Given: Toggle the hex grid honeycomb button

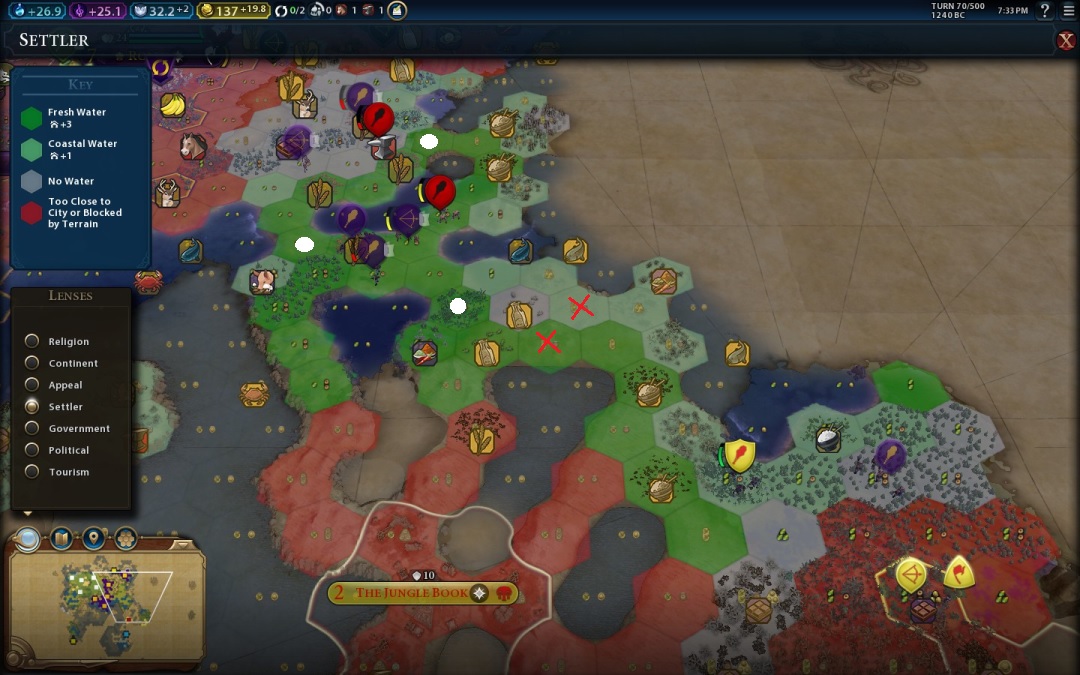Looking at the screenshot, I should coord(125,540).
